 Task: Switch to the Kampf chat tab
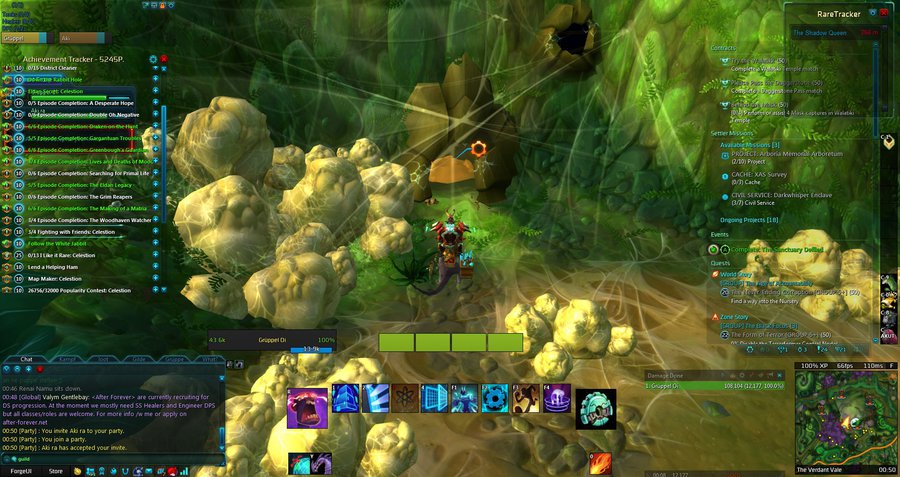coord(65,358)
